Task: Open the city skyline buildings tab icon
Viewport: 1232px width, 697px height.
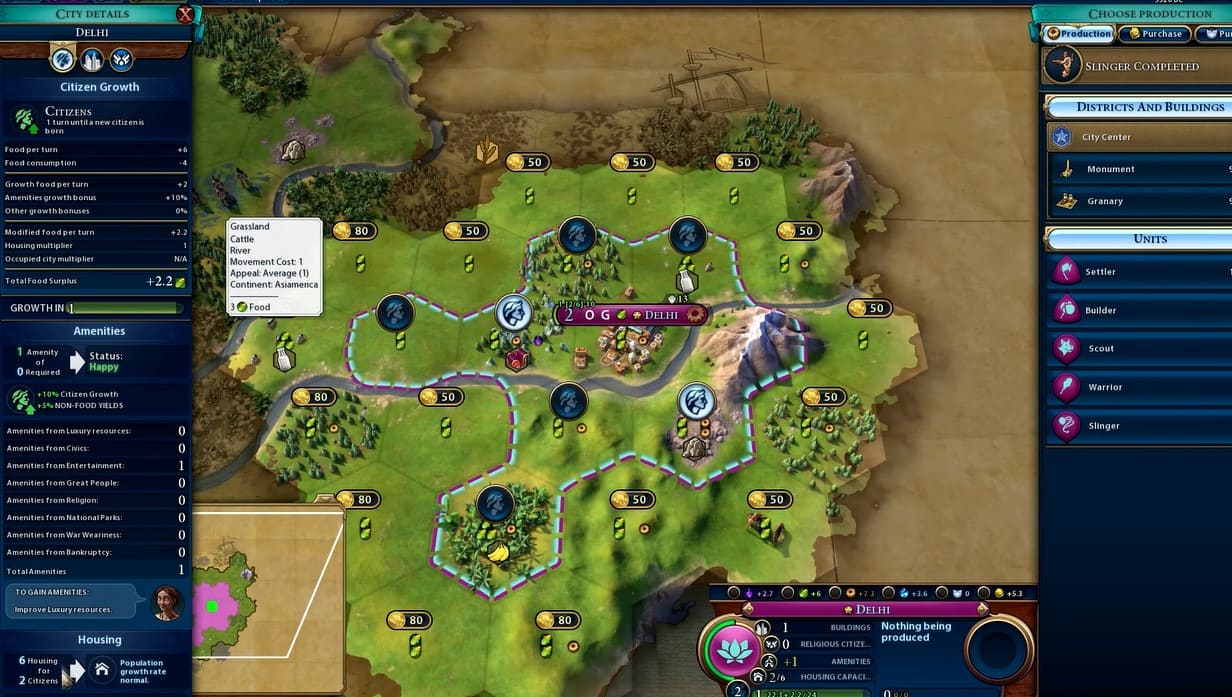Action: click(92, 60)
